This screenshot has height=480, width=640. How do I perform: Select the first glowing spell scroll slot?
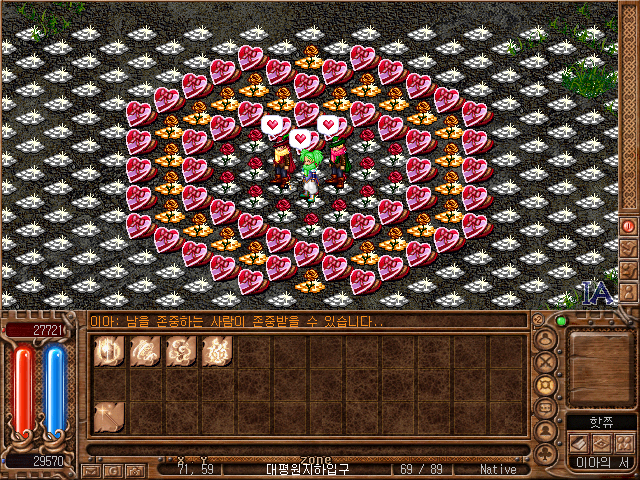tap(108, 351)
